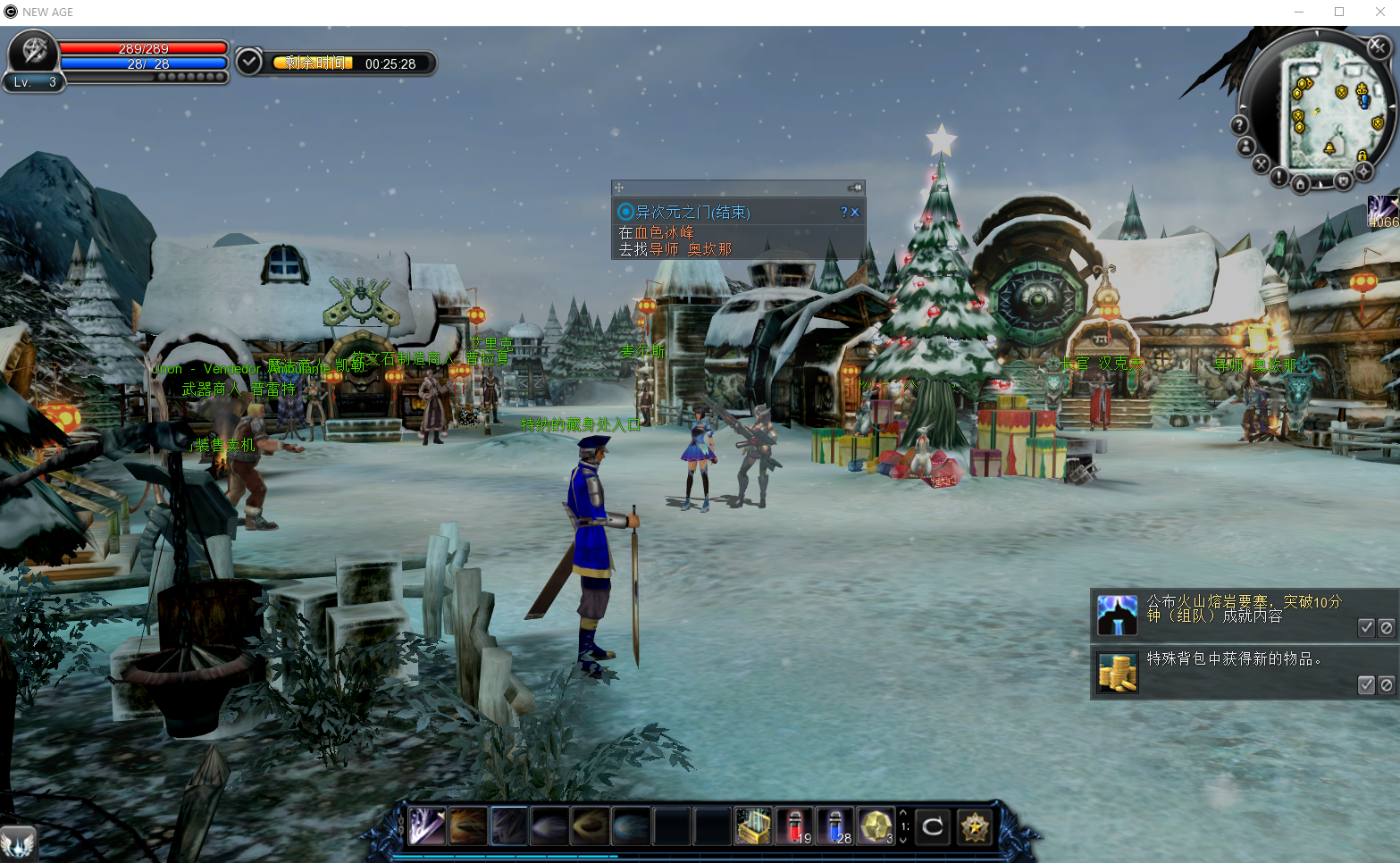Click the house icon below the minimap
The image size is (1400, 863).
point(1301,184)
